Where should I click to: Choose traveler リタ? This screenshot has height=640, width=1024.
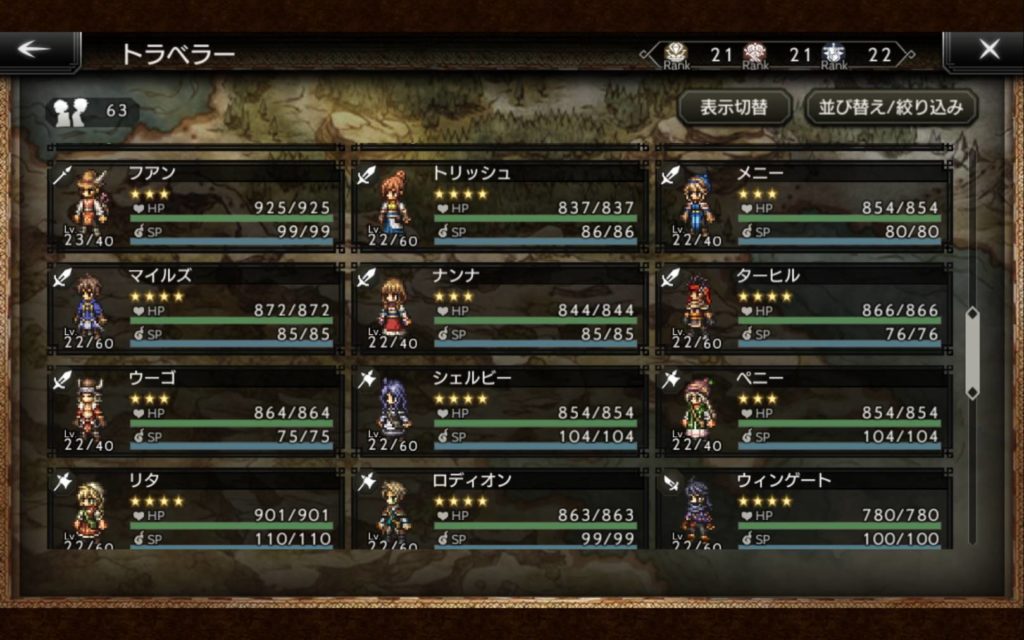(195, 508)
